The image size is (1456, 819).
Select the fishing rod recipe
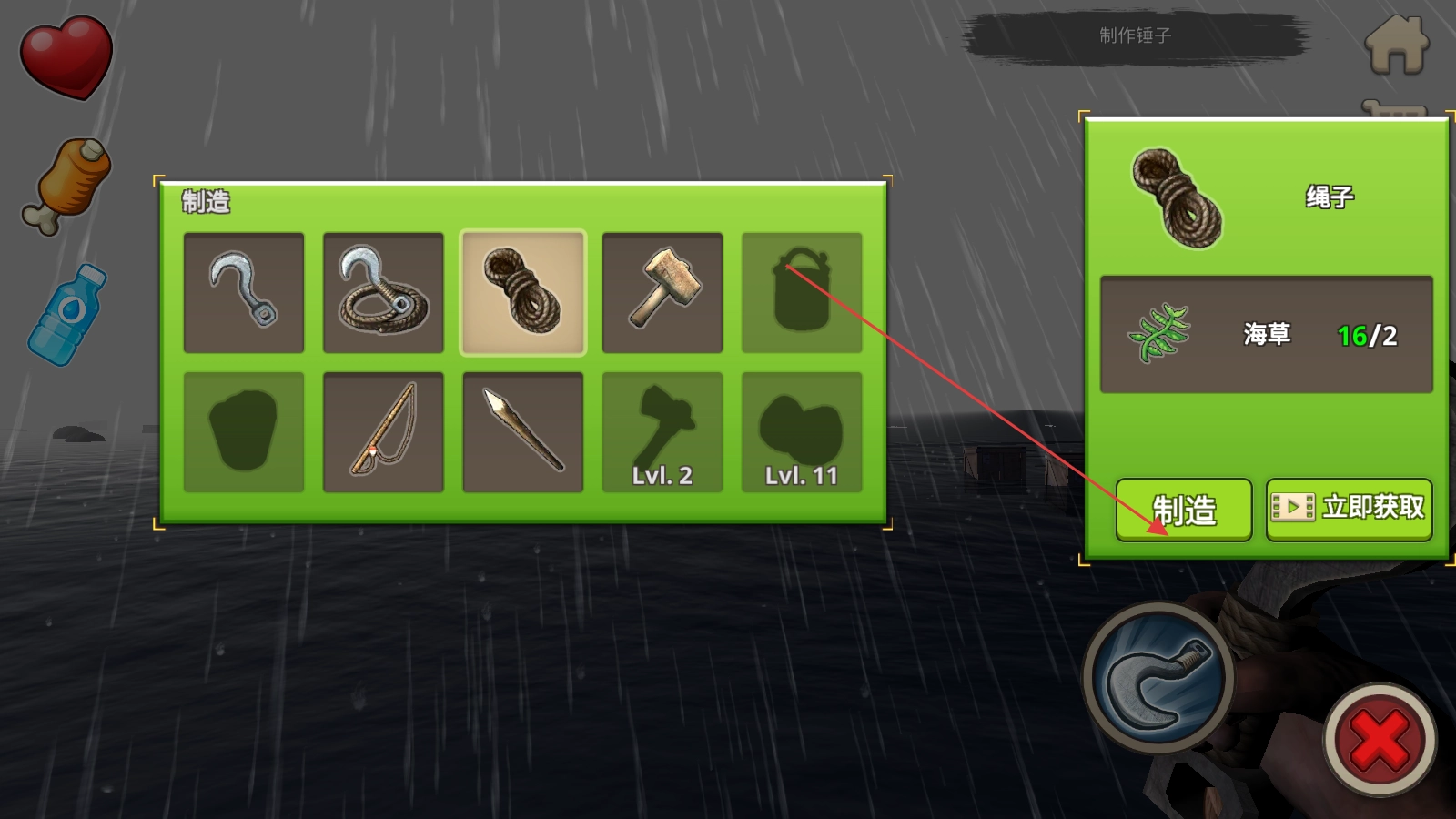(383, 432)
